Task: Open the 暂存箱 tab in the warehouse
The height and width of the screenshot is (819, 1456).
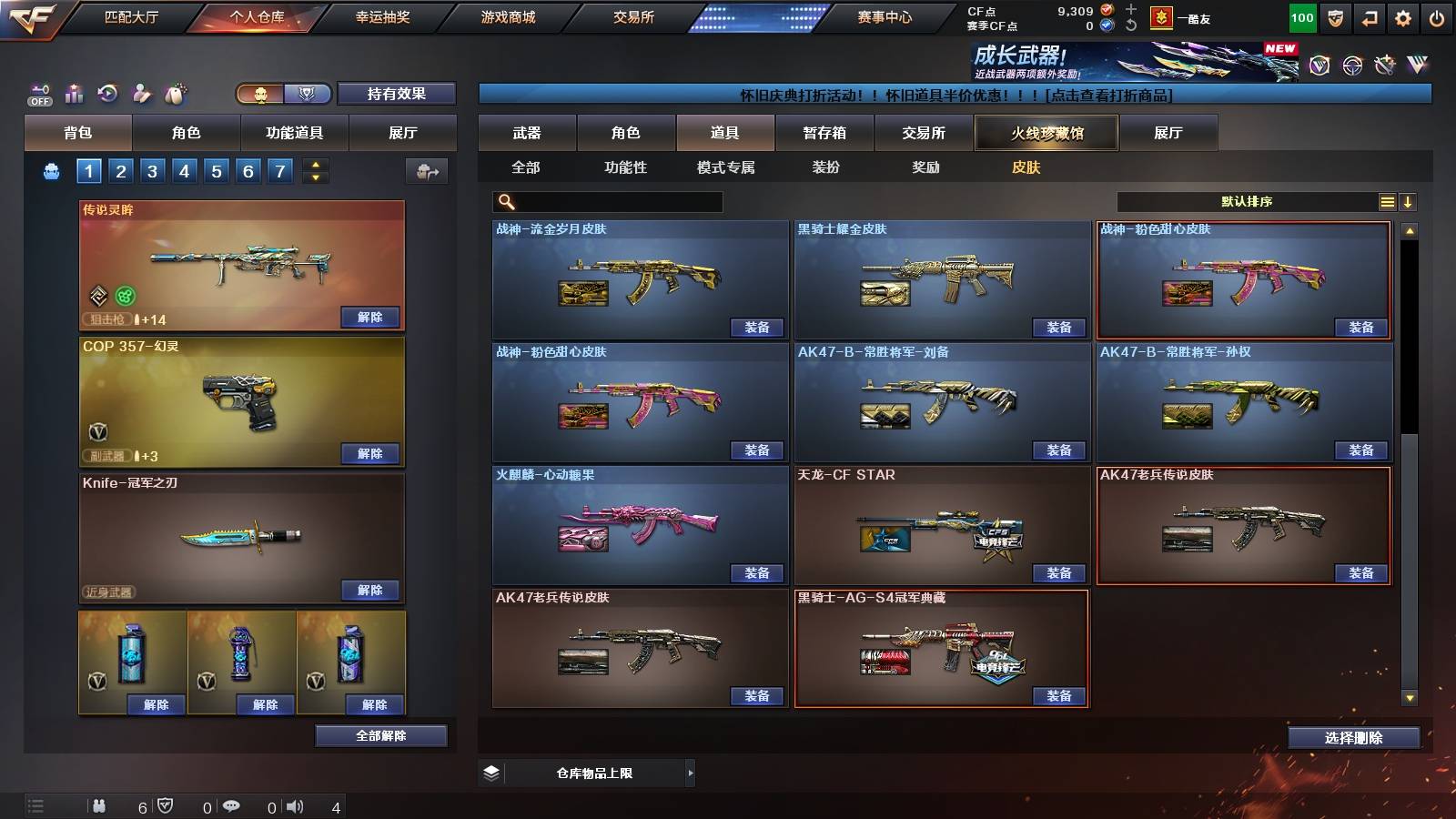Action: pyautogui.click(x=824, y=133)
